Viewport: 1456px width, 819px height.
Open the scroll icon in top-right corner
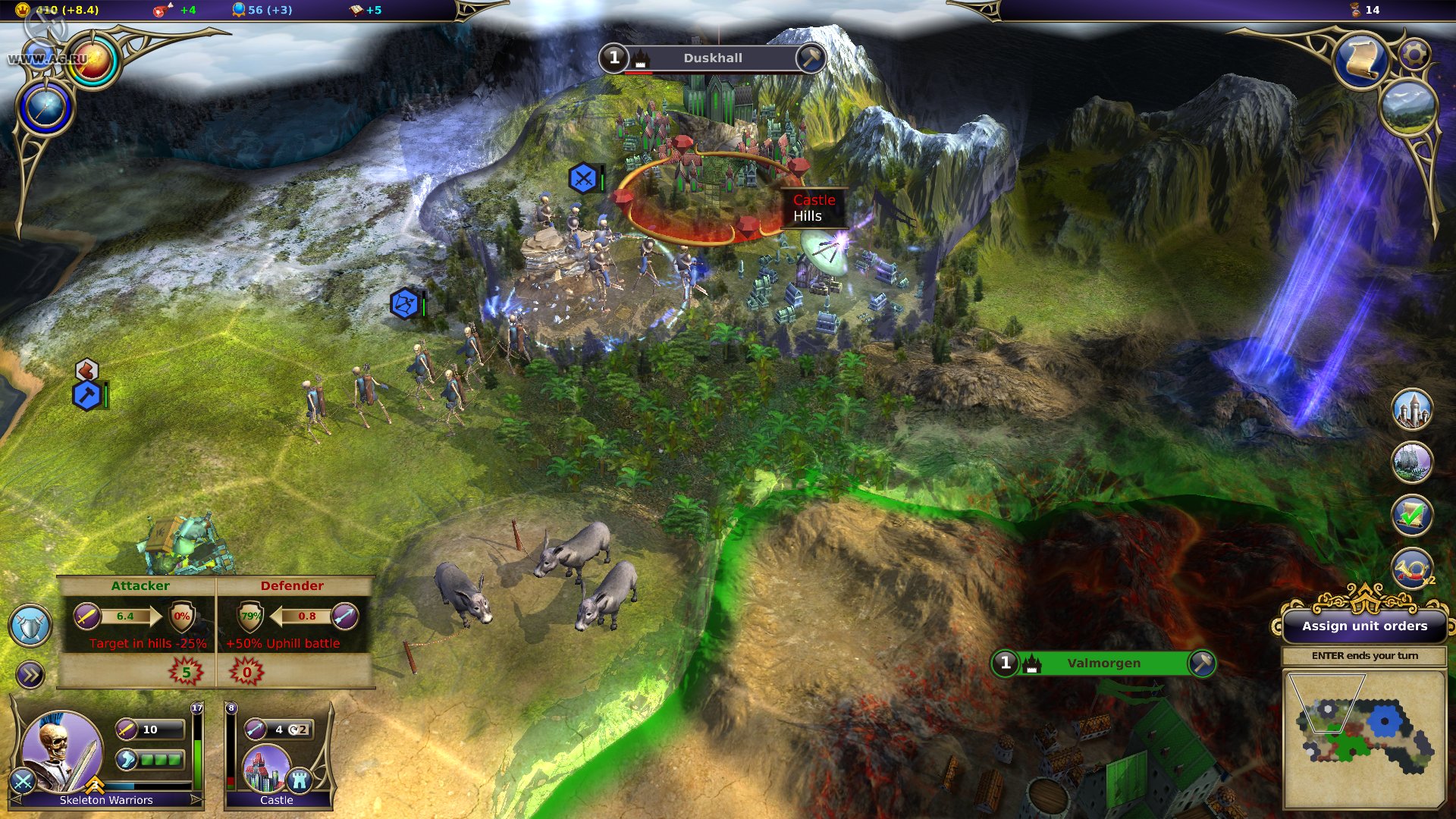tap(1362, 61)
